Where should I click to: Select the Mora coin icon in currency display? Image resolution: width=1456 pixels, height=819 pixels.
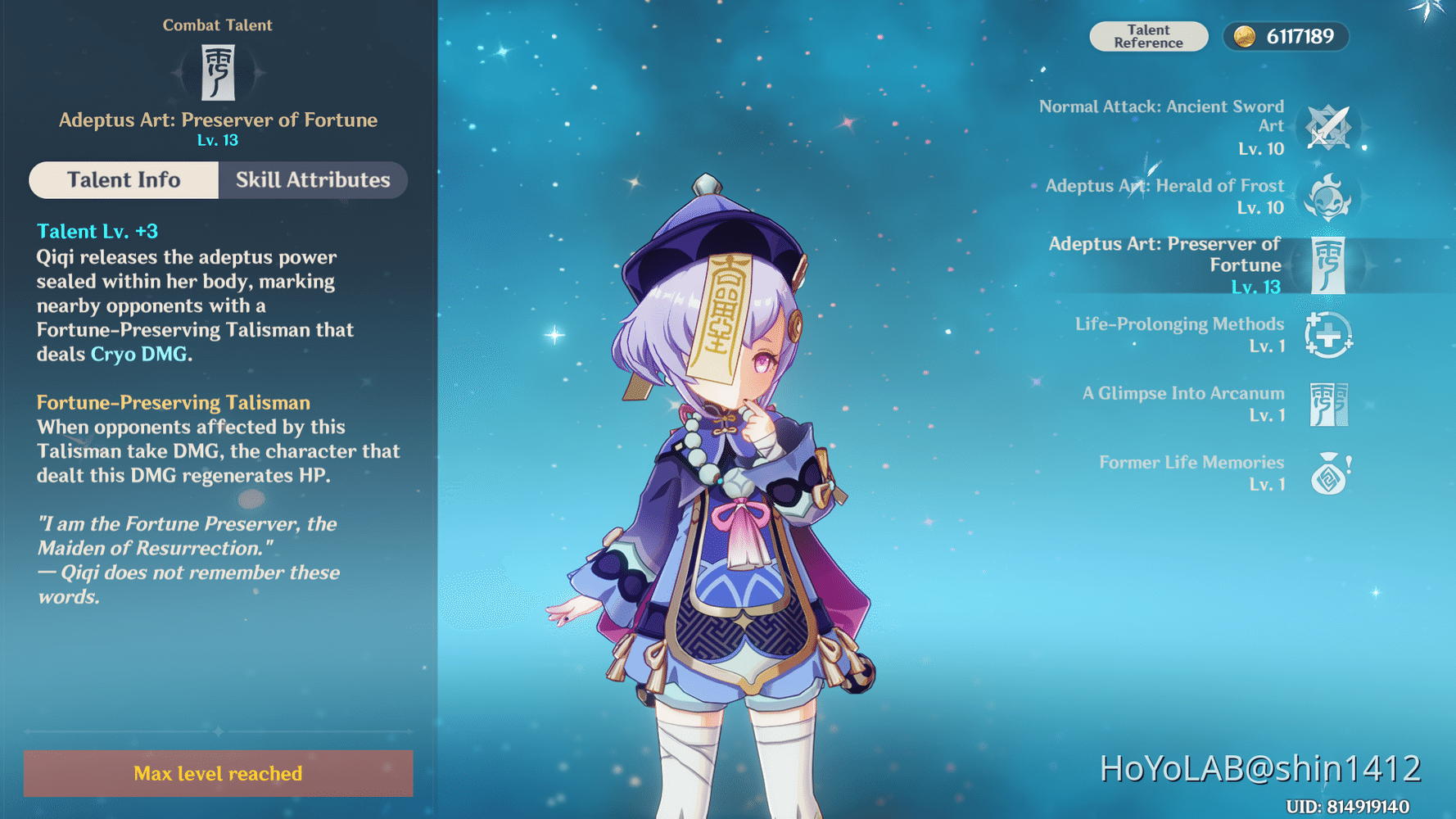[1244, 36]
